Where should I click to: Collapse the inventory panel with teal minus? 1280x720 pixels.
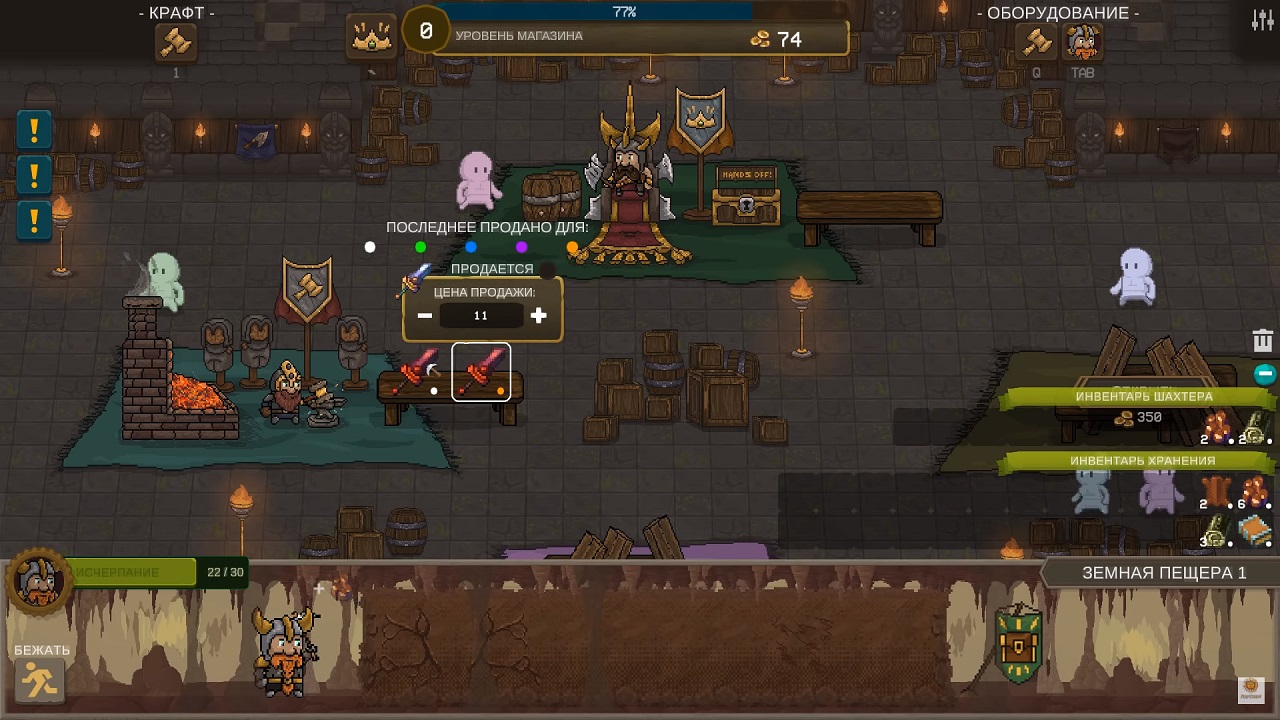[x=1265, y=374]
